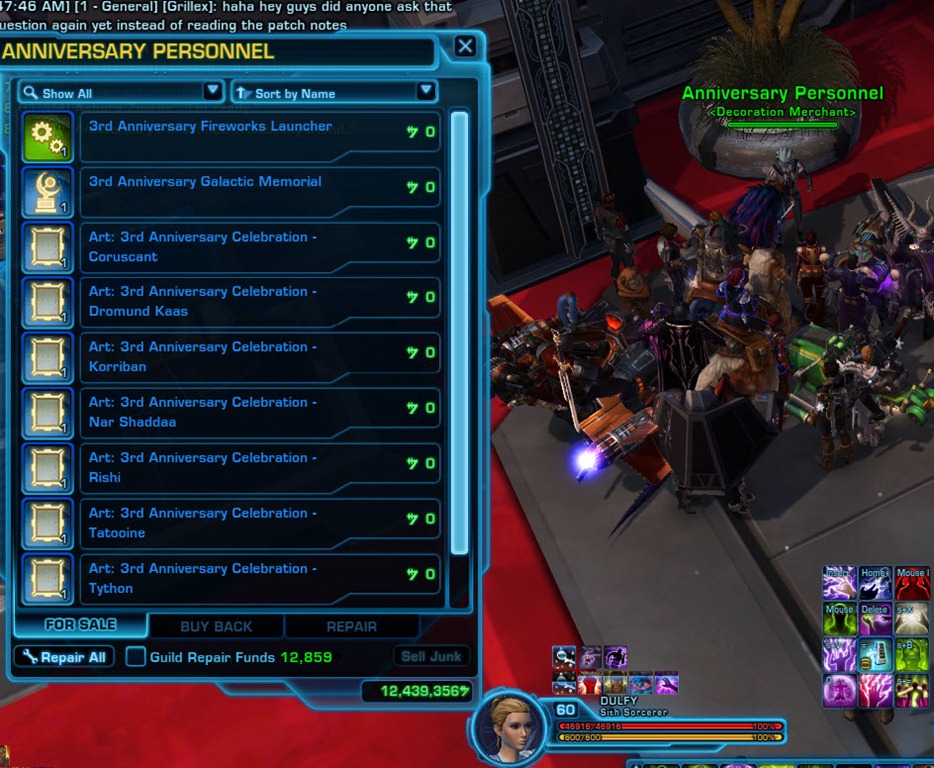
Task: Select the Rishi celebration art item
Action: 259,467
